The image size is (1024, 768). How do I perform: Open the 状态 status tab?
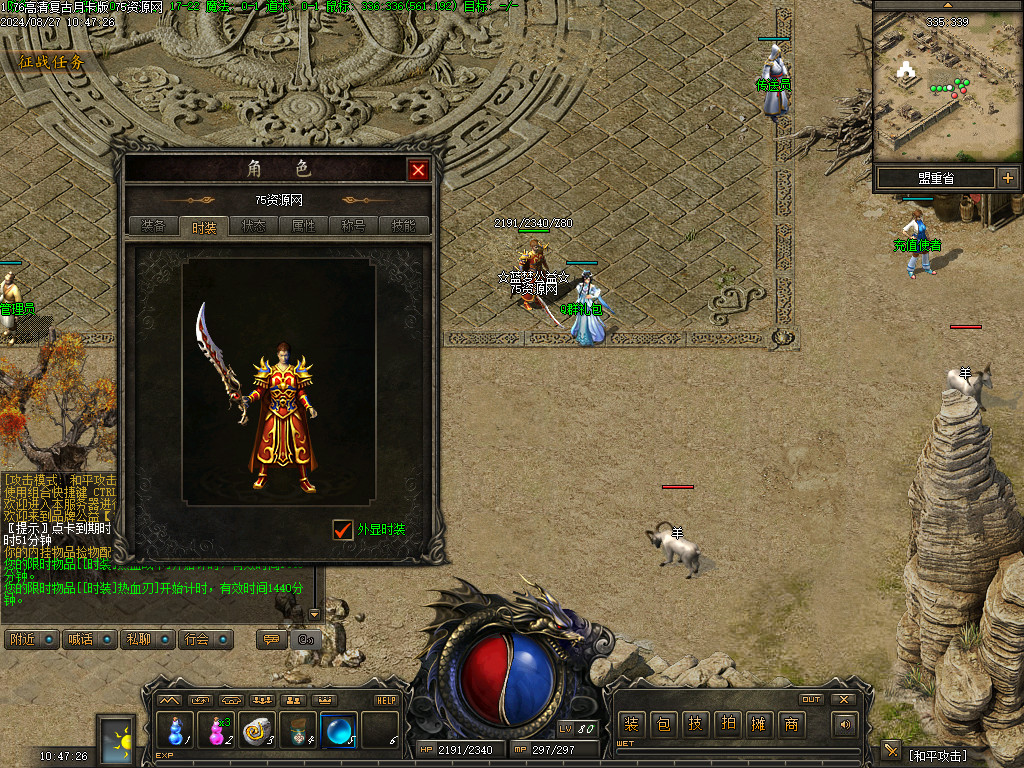point(254,226)
